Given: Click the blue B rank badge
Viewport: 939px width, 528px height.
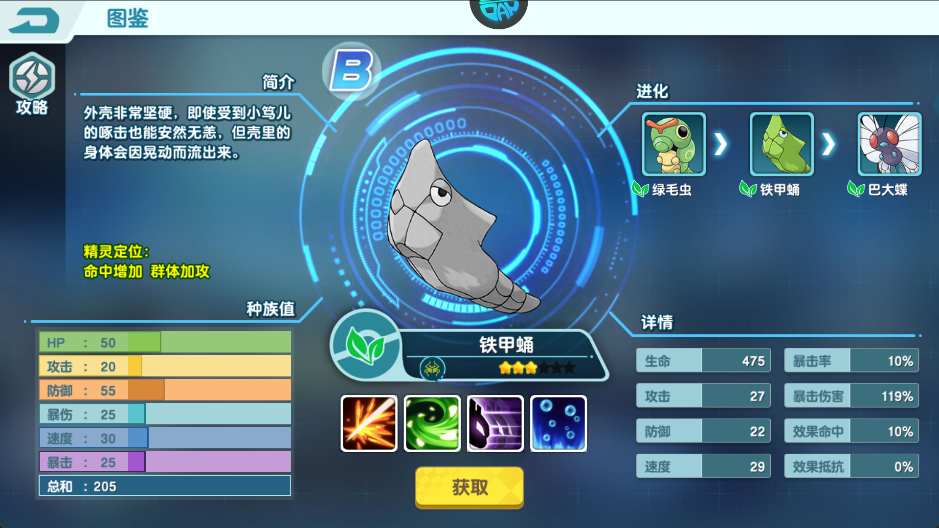Looking at the screenshot, I should pyautogui.click(x=350, y=72).
